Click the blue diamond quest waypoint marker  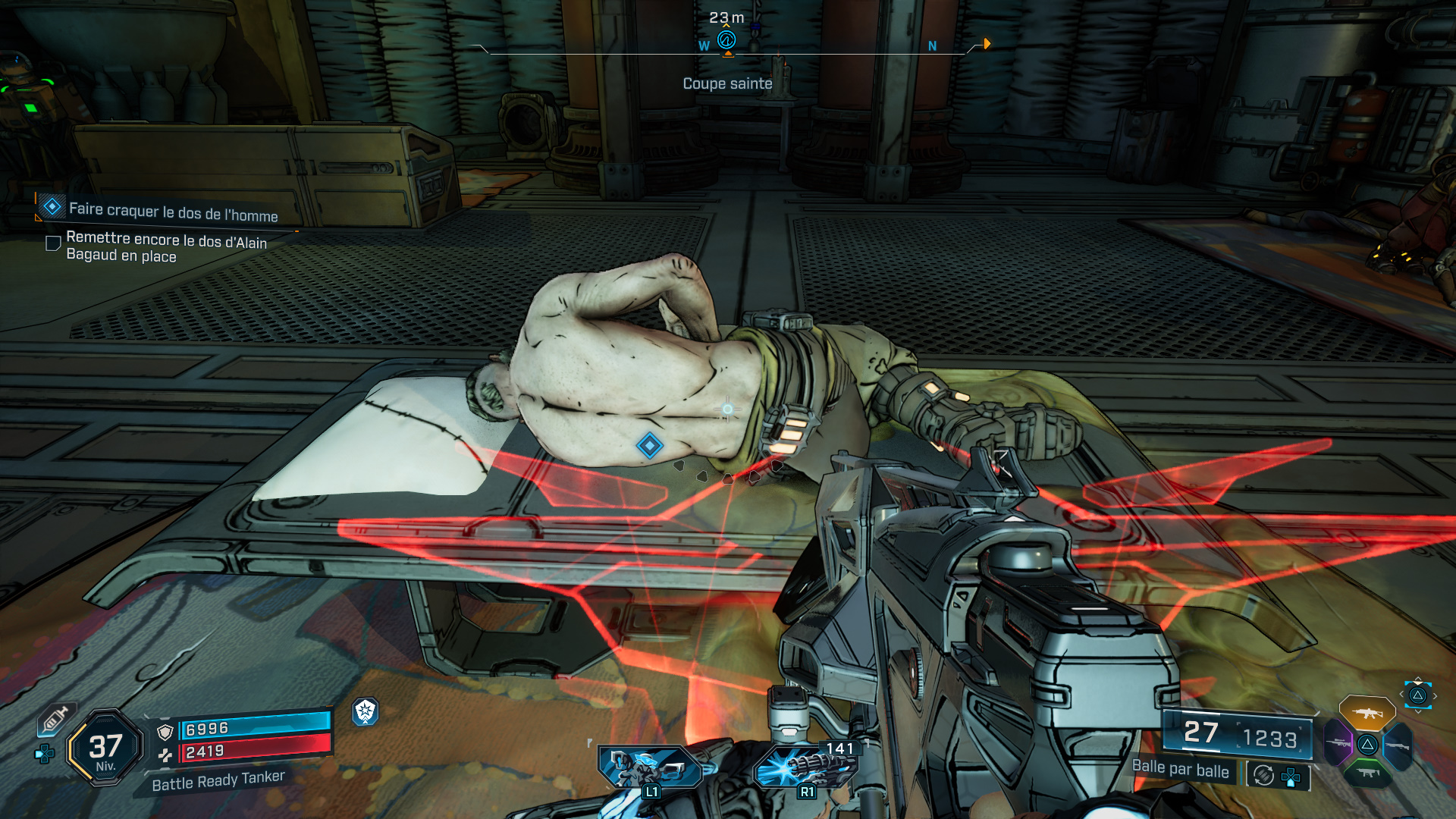649,446
